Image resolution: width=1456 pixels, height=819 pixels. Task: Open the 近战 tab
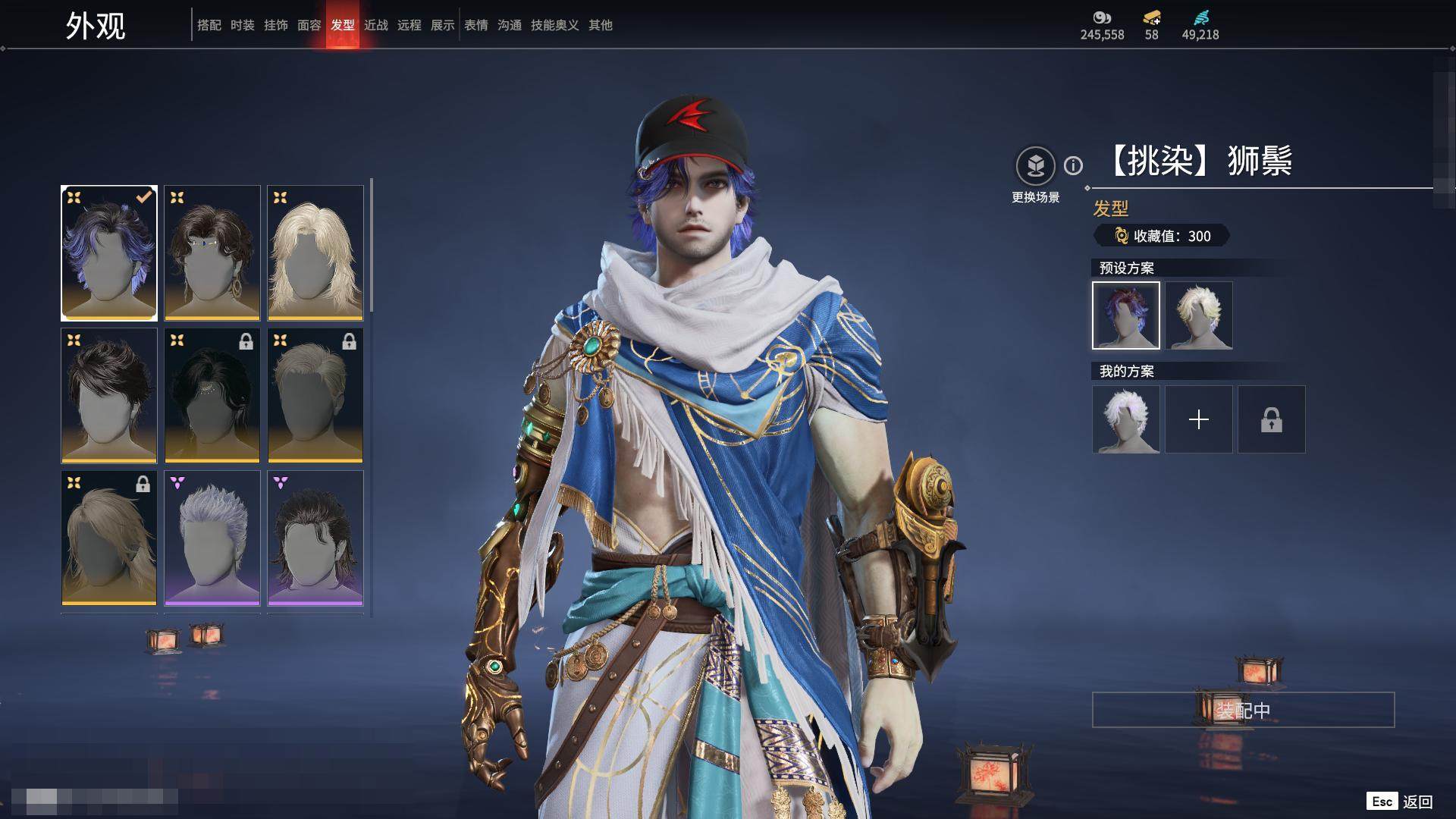click(x=375, y=25)
